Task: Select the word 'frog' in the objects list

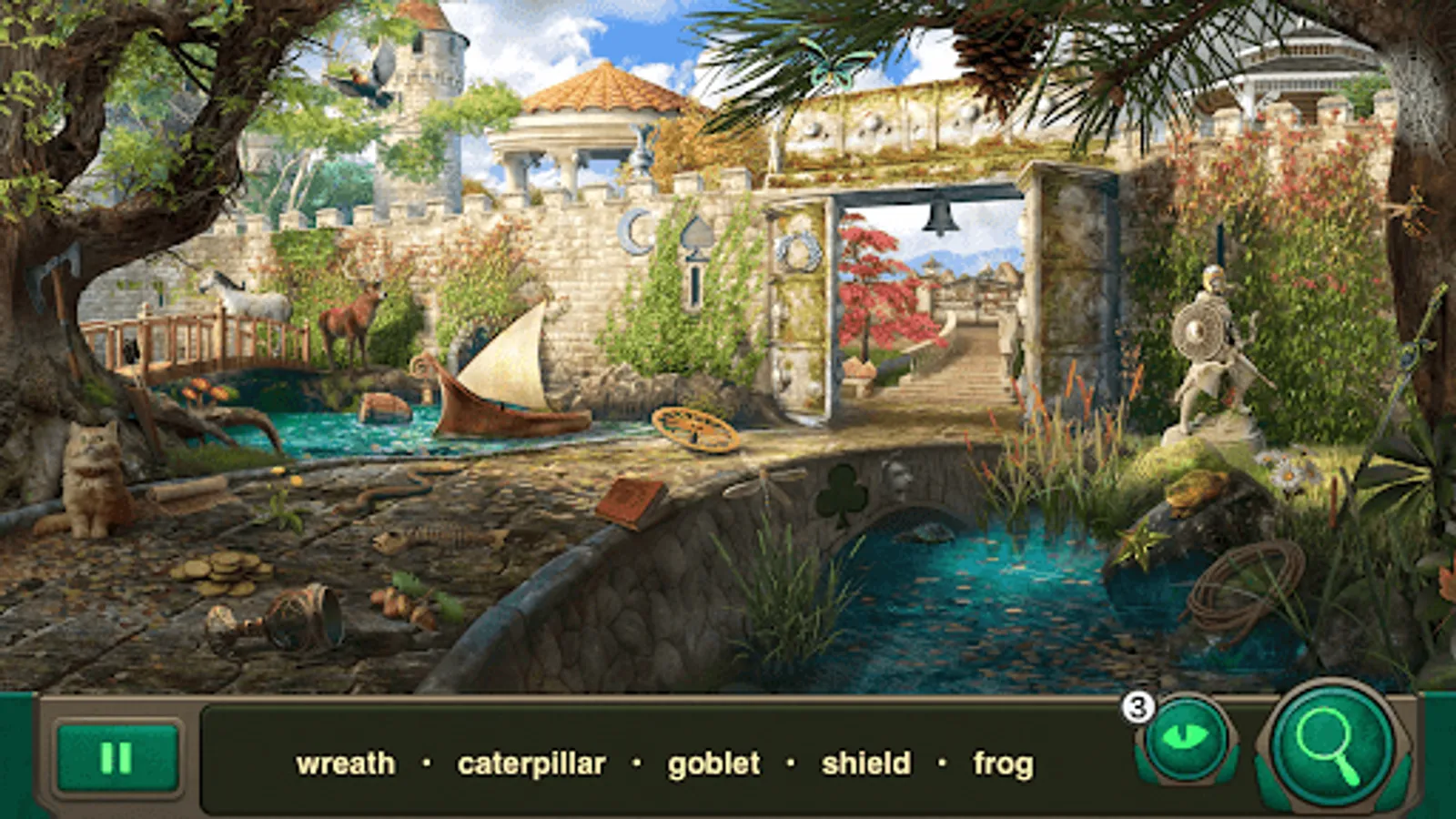Action: click(1002, 764)
